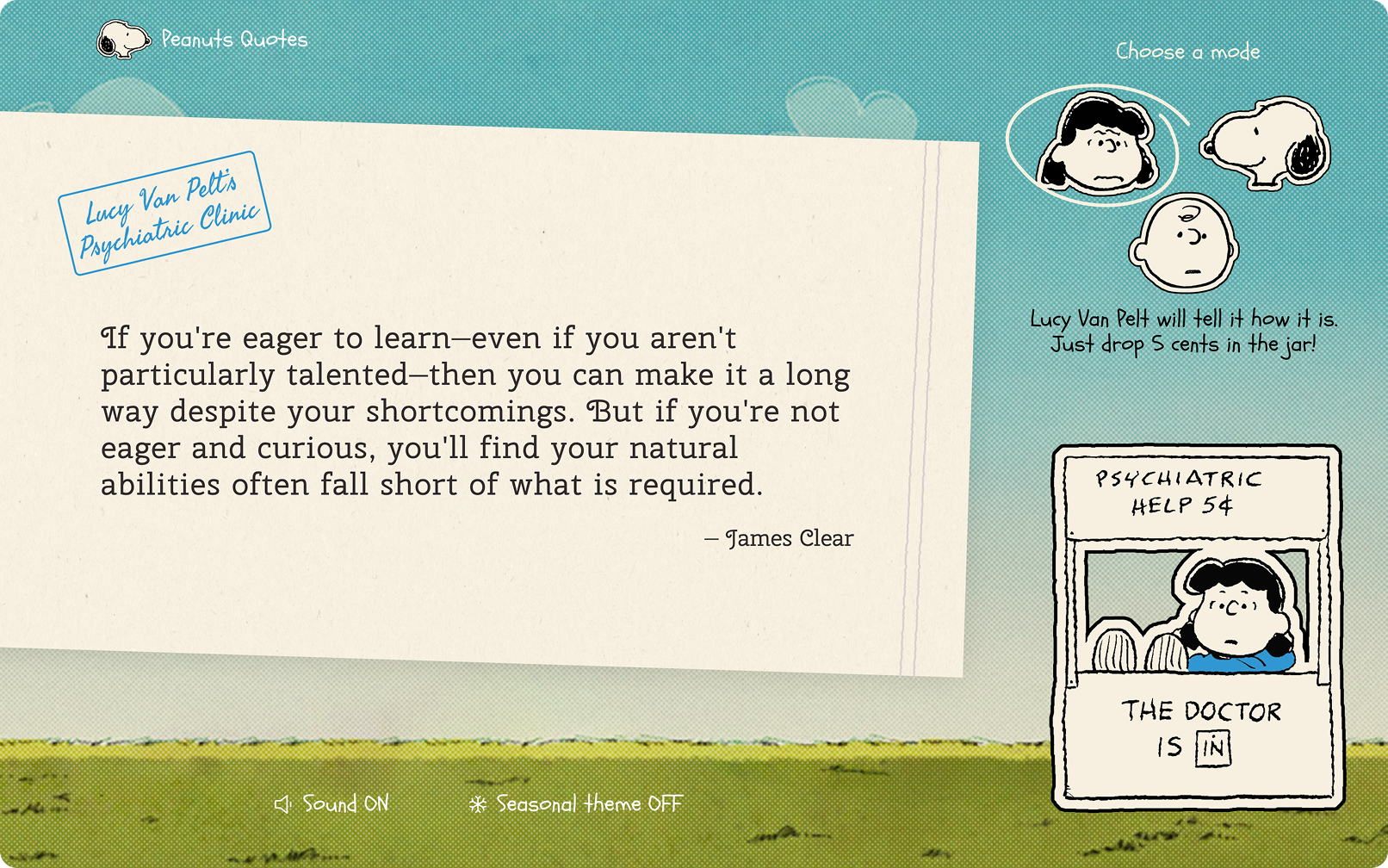Switch to Charlie Brown mode
The width and height of the screenshot is (1388, 868).
(x=1185, y=243)
